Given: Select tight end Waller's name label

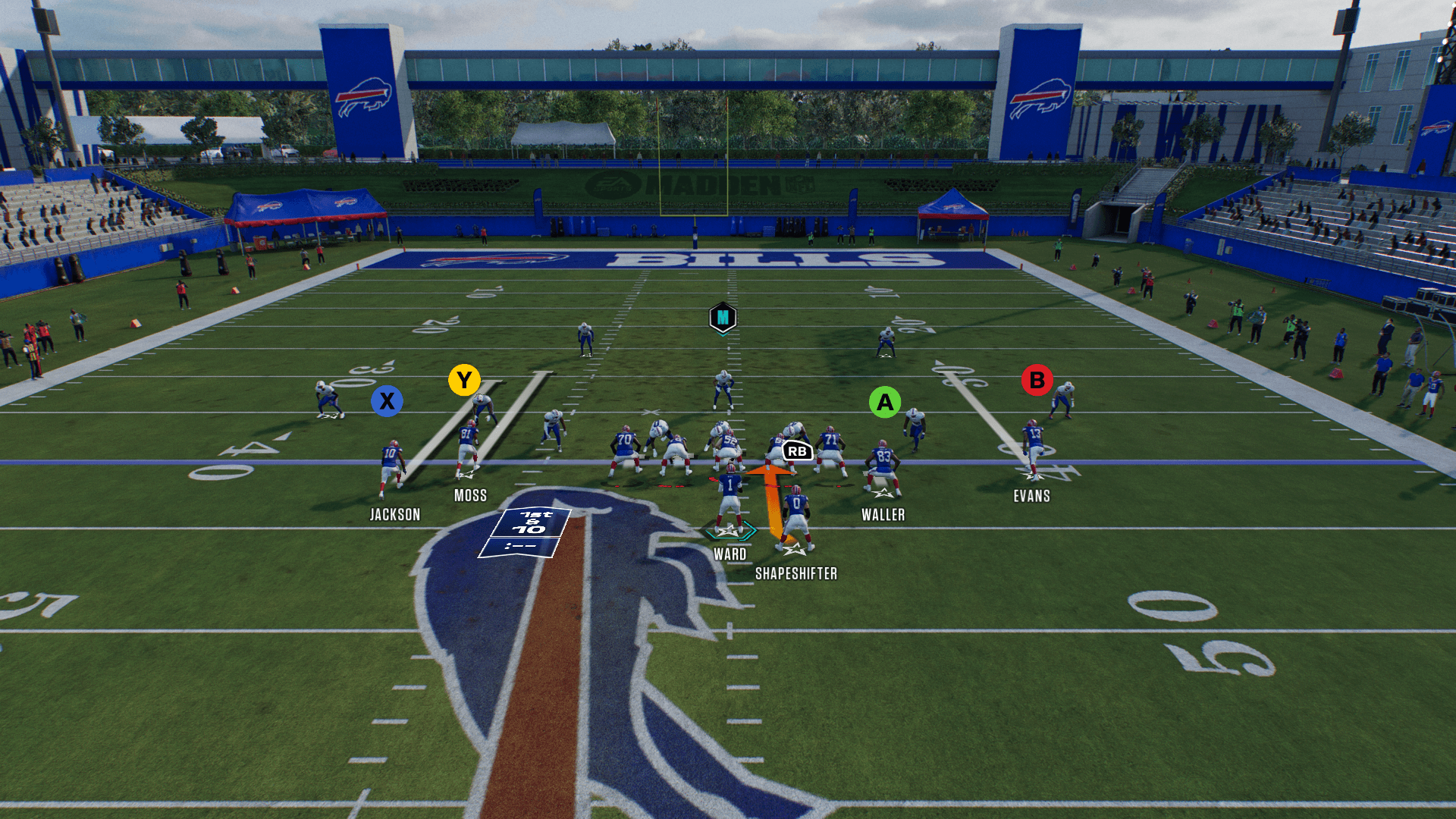Looking at the screenshot, I should [883, 515].
